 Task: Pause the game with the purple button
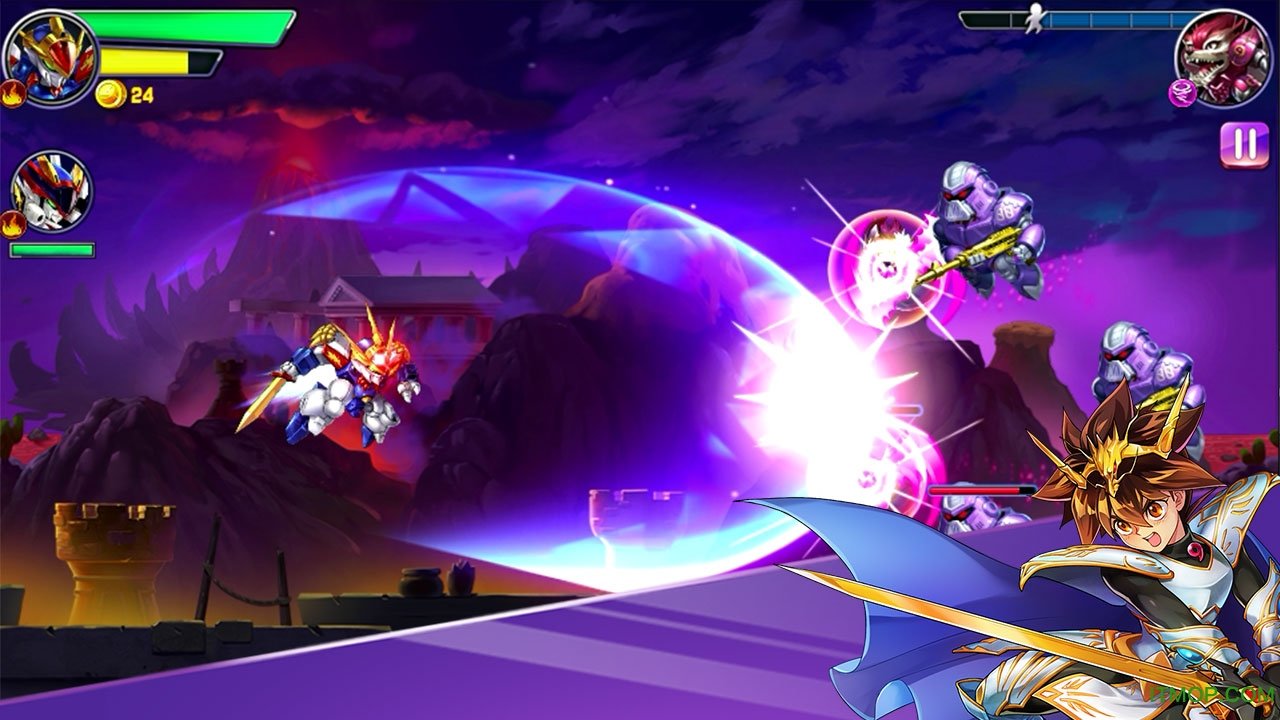(1244, 144)
